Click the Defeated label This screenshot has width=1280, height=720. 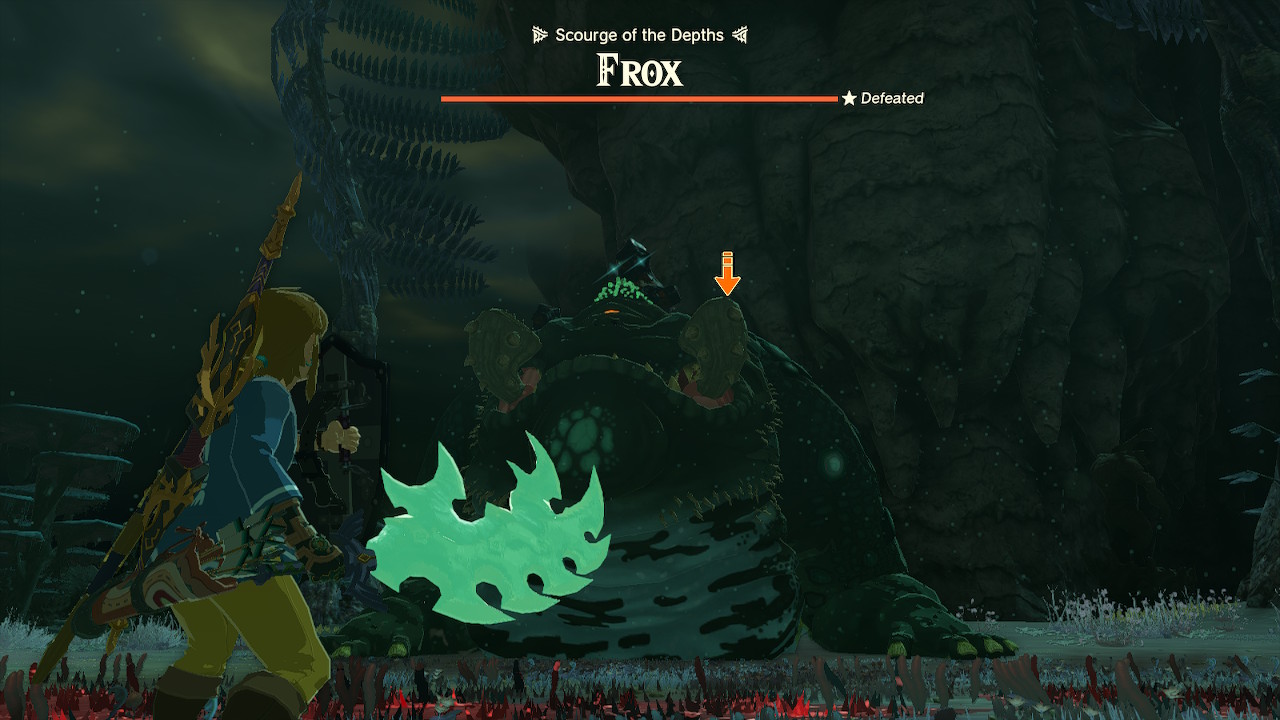point(894,98)
